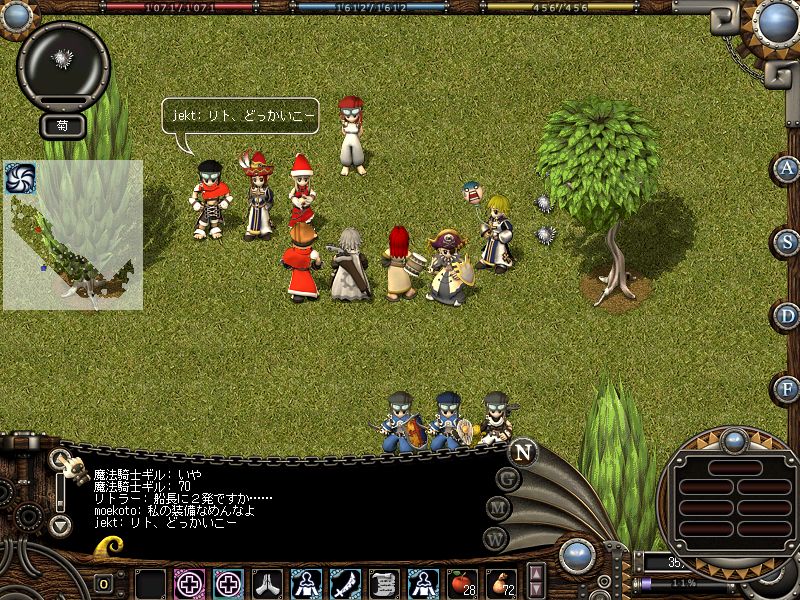800x600 pixels.
Task: Click the round F button
Action: point(787,388)
